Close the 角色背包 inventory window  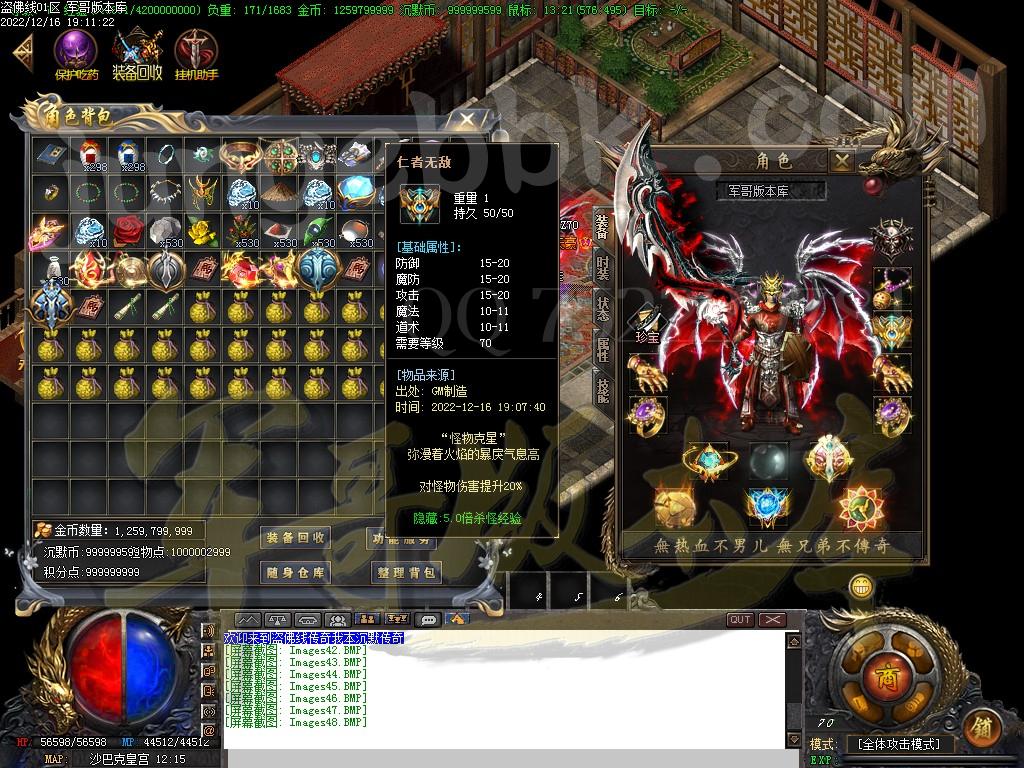click(466, 121)
